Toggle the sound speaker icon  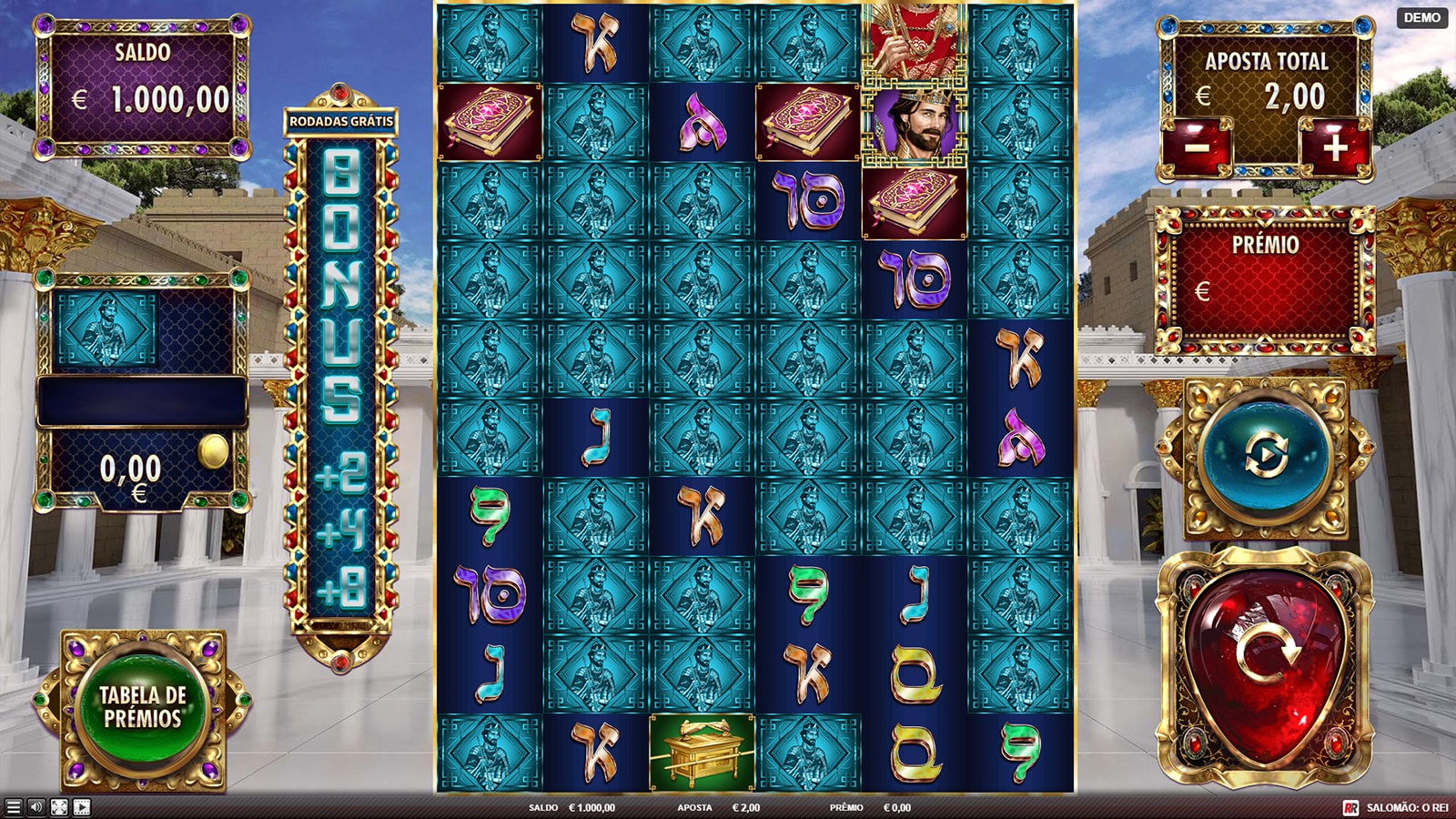[36, 807]
